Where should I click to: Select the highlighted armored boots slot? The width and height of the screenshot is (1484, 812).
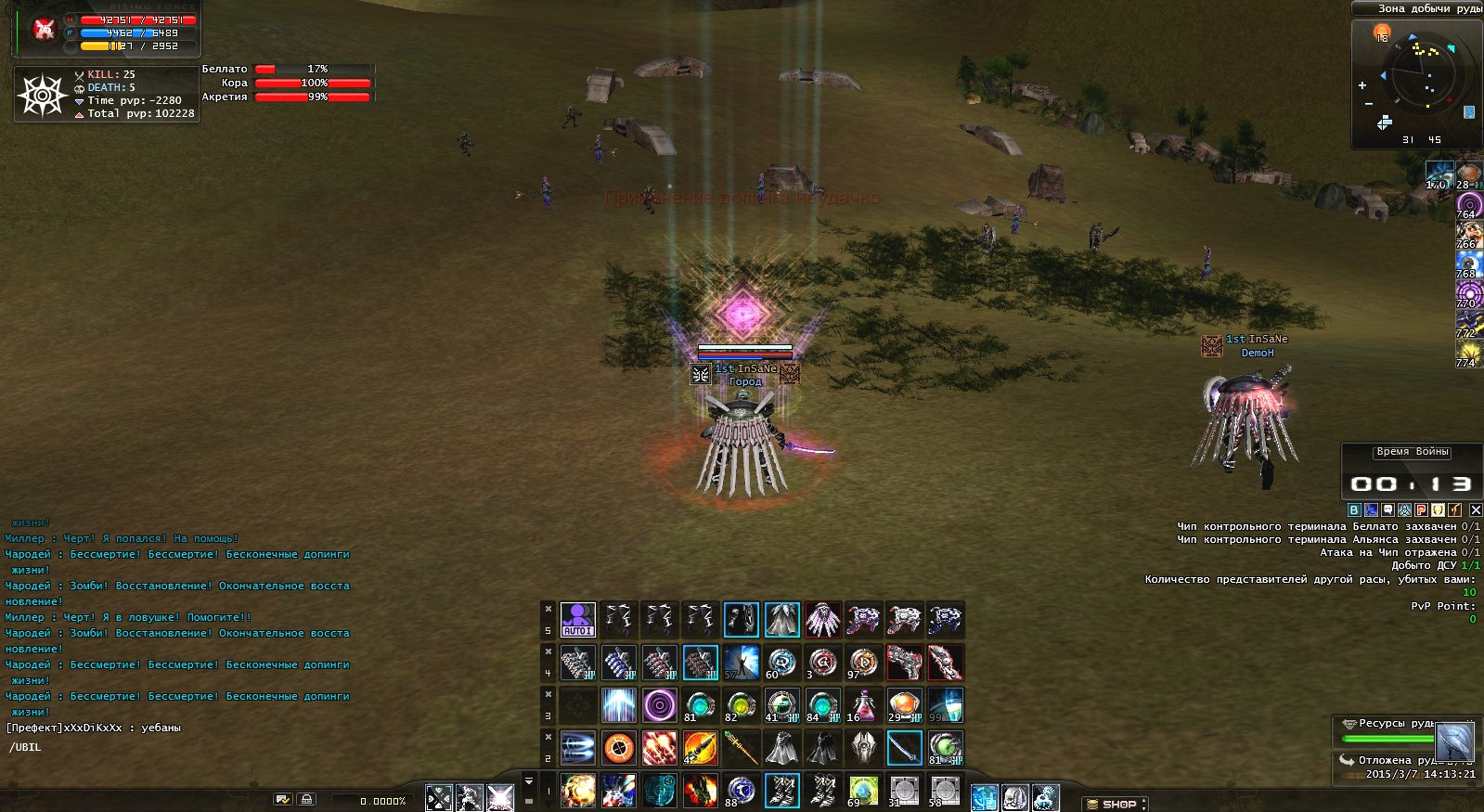[x=781, y=791]
